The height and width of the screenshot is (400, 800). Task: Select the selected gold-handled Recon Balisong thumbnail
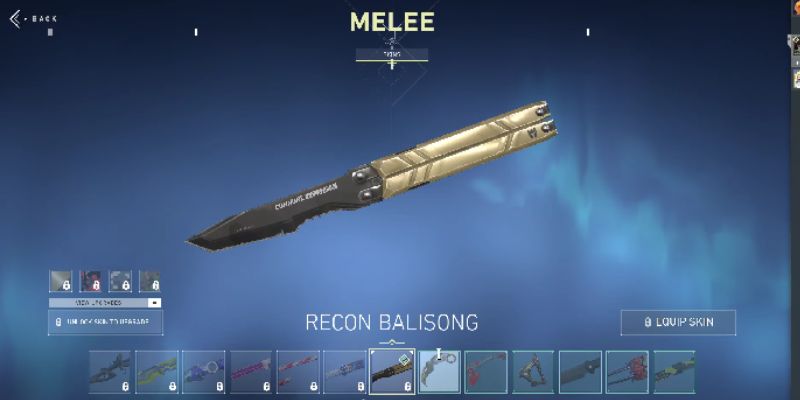[x=392, y=371]
